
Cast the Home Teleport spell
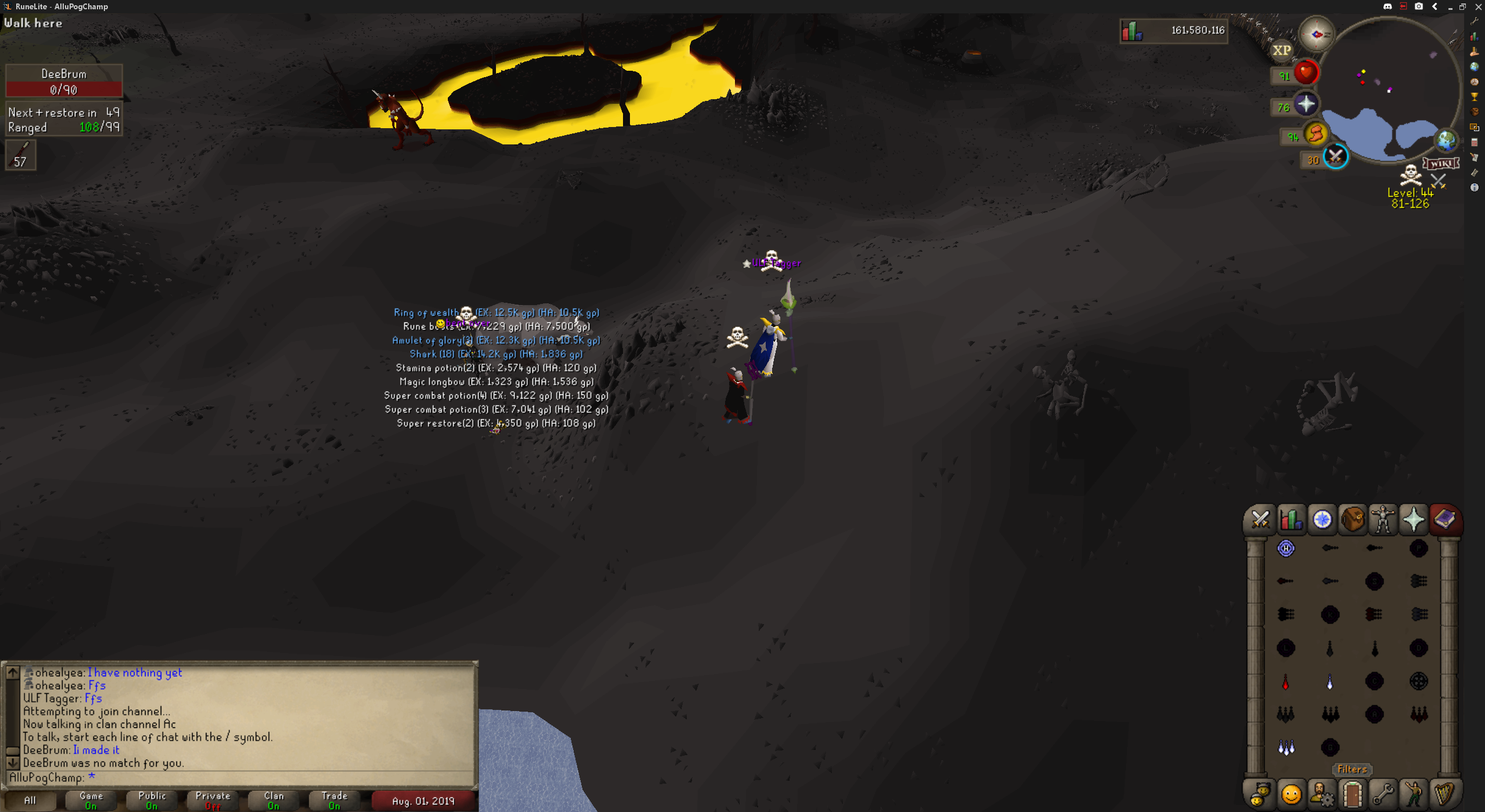(x=1286, y=548)
